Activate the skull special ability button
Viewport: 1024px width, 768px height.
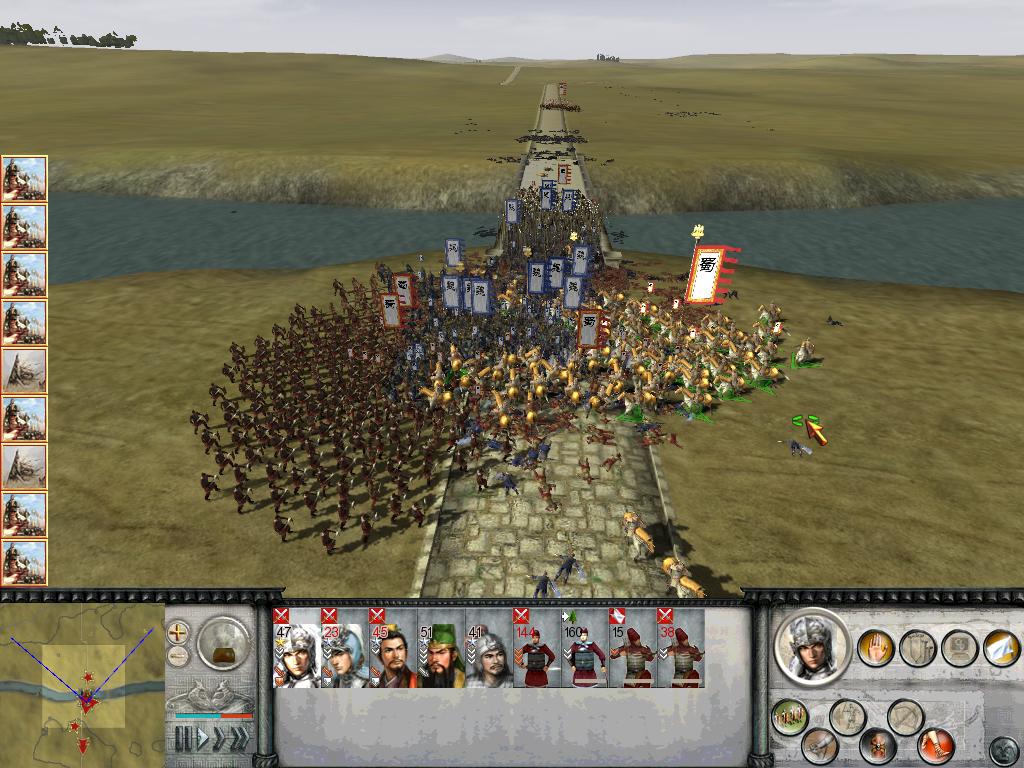[x=878, y=745]
